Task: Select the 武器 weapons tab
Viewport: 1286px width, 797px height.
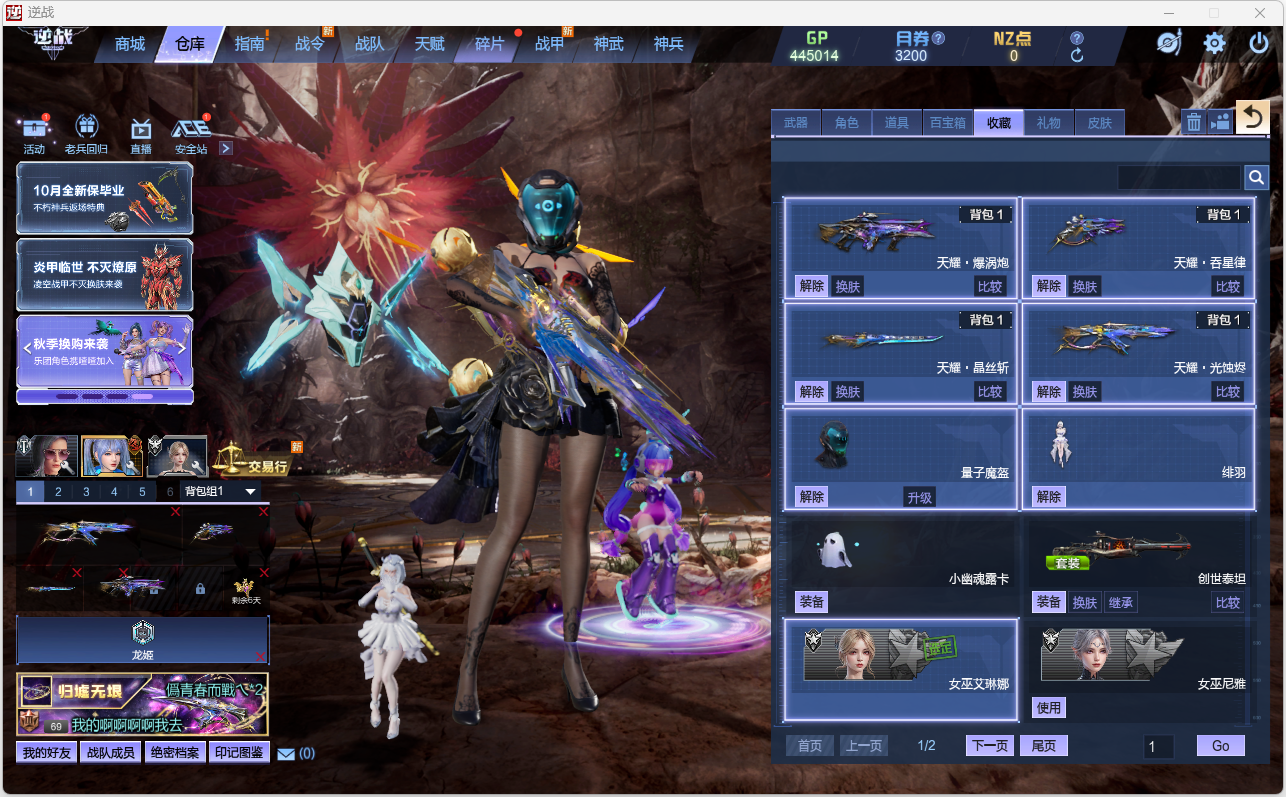Action: 796,123
